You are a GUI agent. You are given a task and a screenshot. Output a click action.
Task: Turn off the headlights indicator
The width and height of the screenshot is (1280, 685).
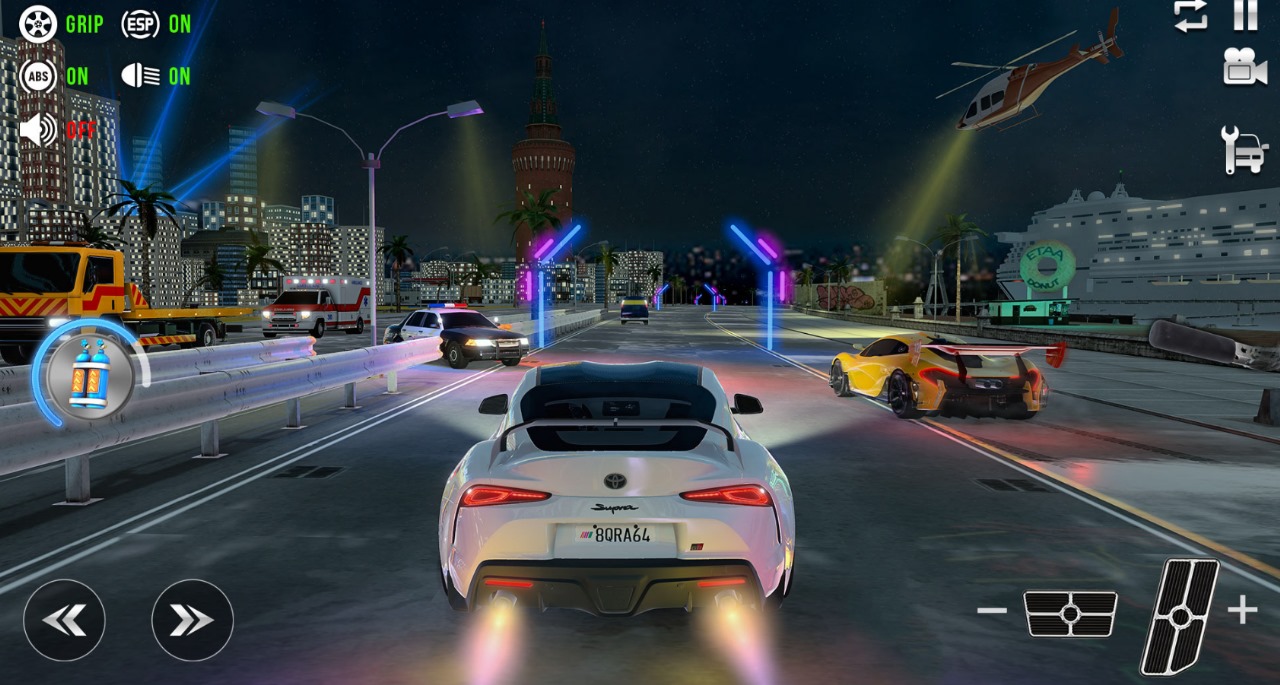pyautogui.click(x=141, y=76)
